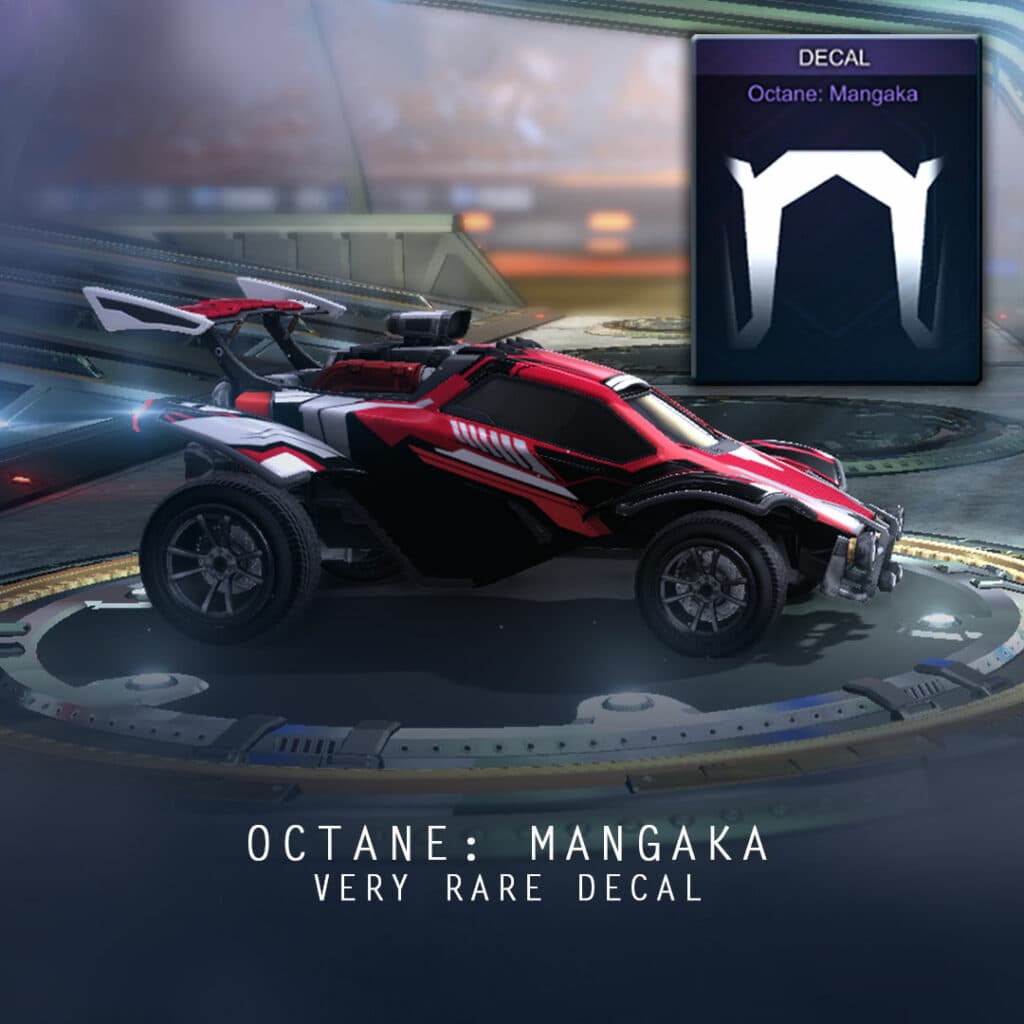1024x1024 pixels.
Task: Select the Octane: Mangaka decal item card
Action: pyautogui.click(x=836, y=210)
